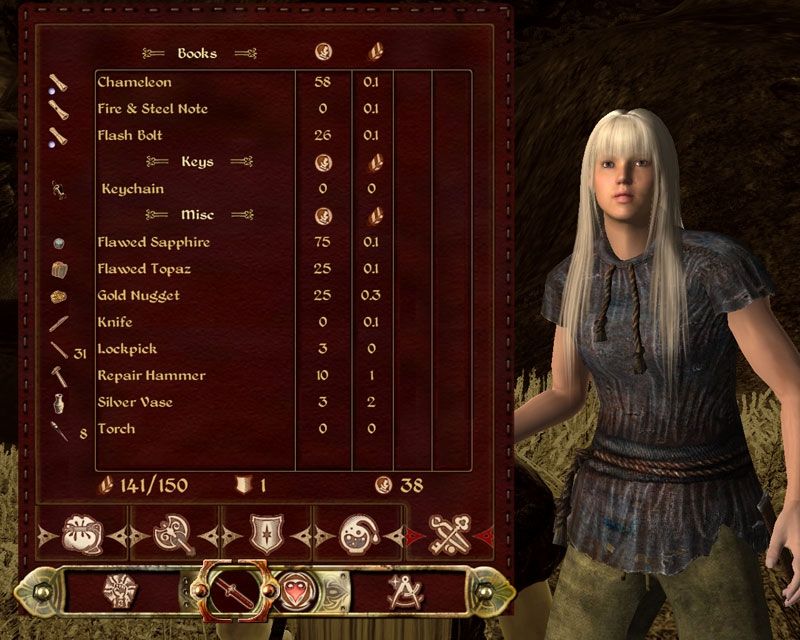The image size is (800, 640).
Task: Select the Flash Bolt scroll
Action: coord(130,135)
